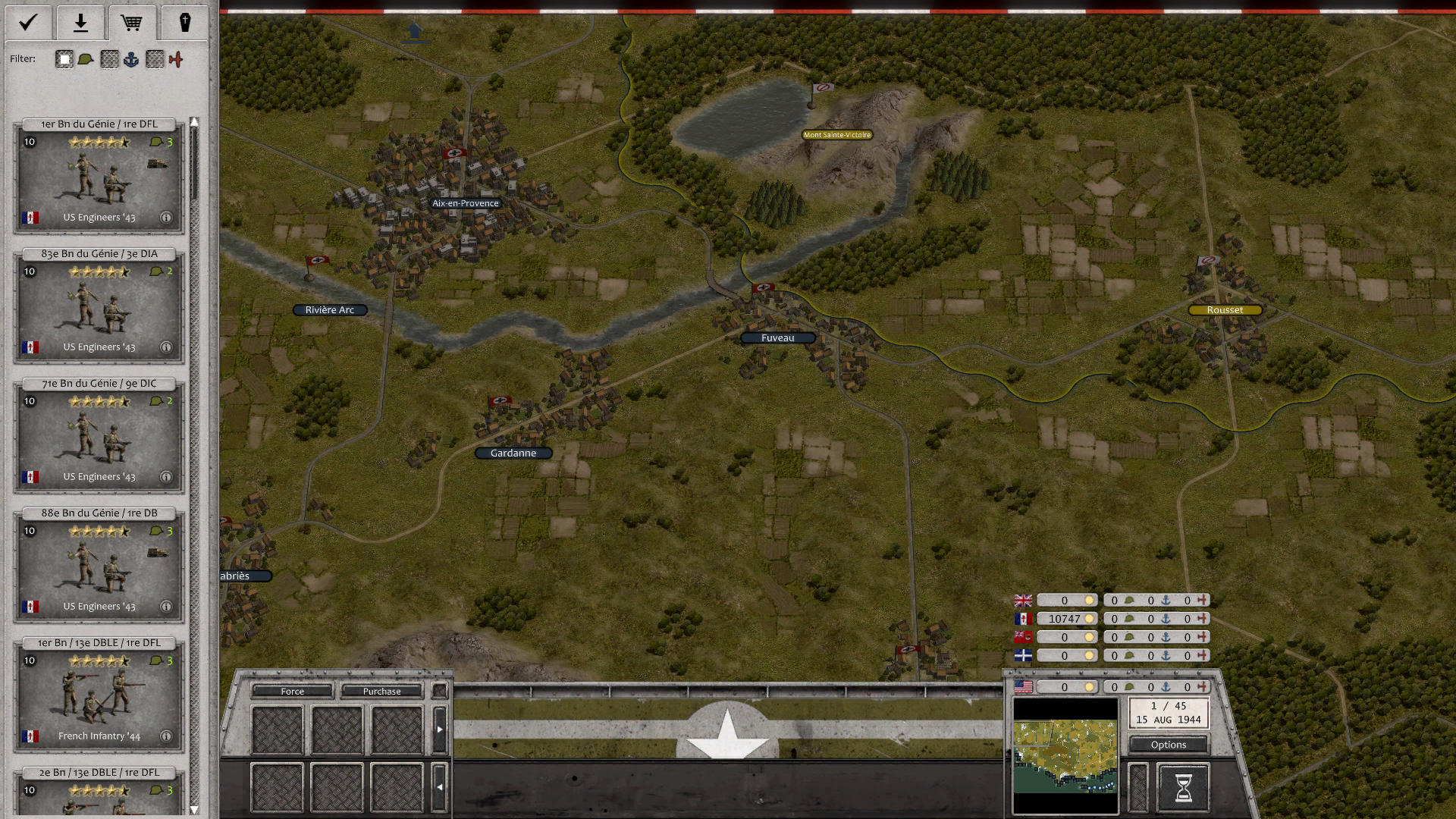Switch to the Purchase tab
Image resolution: width=1456 pixels, height=819 pixels.
[382, 691]
